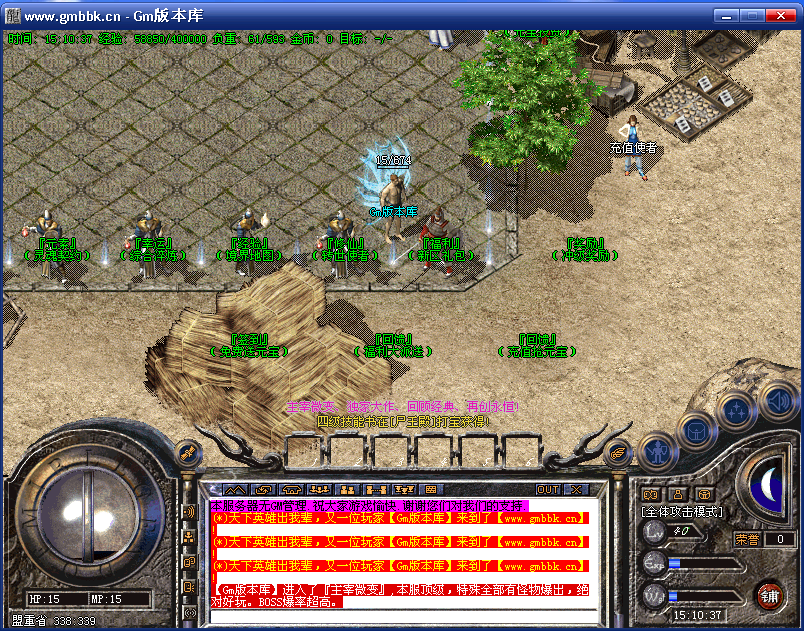Click the mountain-peaks icon in chat toolbar
This screenshot has height=631, width=804.
pyautogui.click(x=234, y=489)
